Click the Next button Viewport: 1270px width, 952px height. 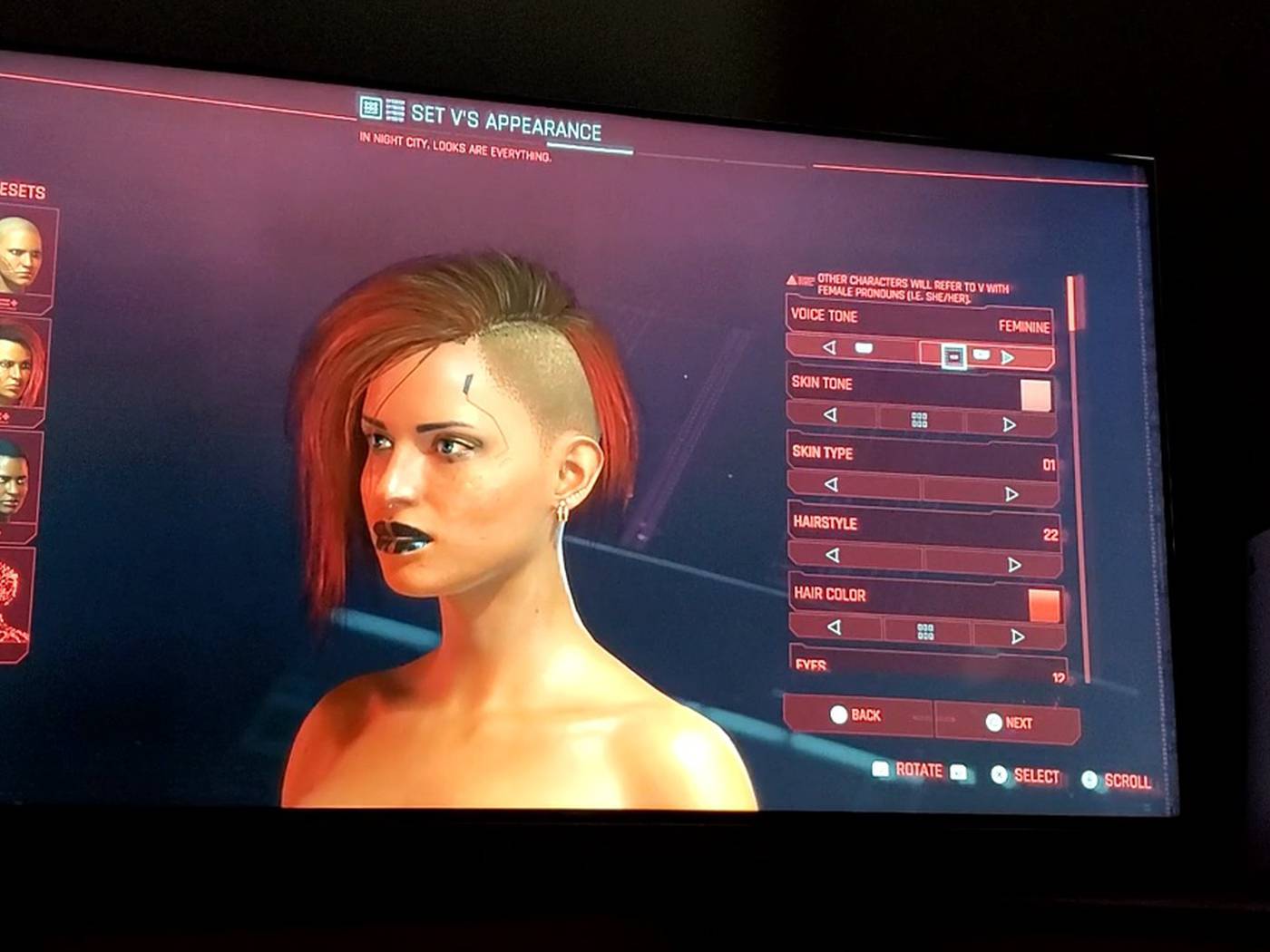pyautogui.click(x=1008, y=723)
